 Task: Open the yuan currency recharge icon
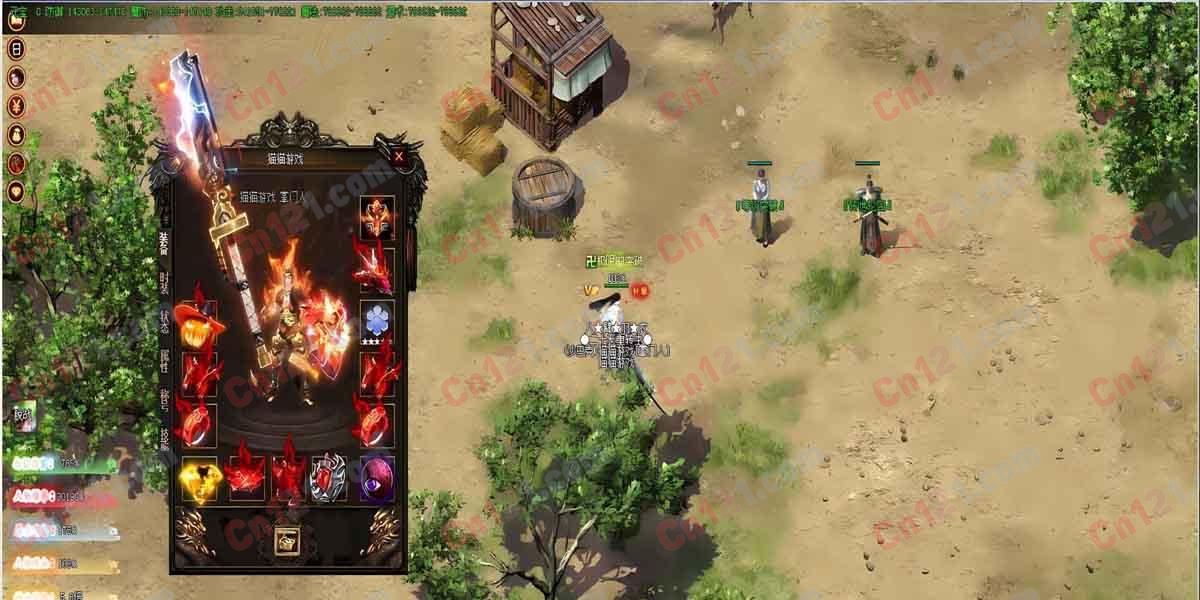pyautogui.click(x=16, y=105)
